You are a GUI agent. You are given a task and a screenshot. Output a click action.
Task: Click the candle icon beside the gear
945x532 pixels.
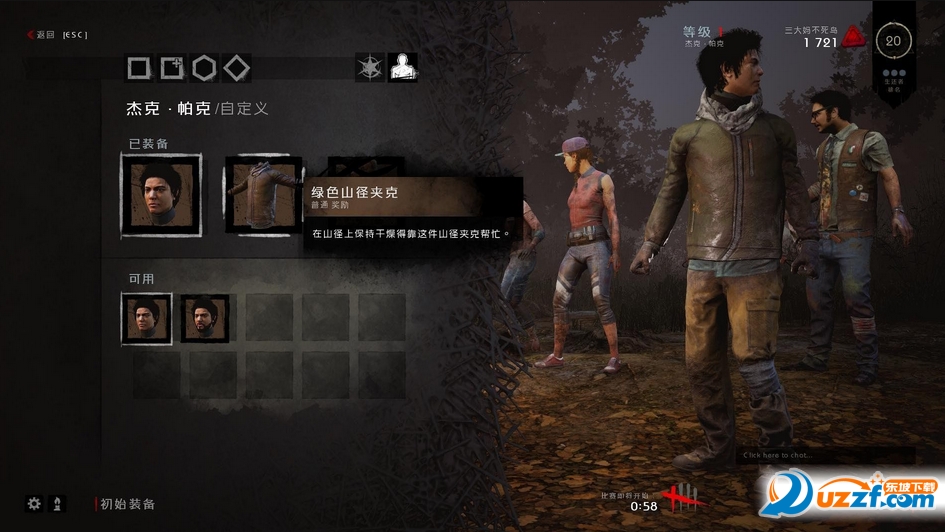click(57, 504)
